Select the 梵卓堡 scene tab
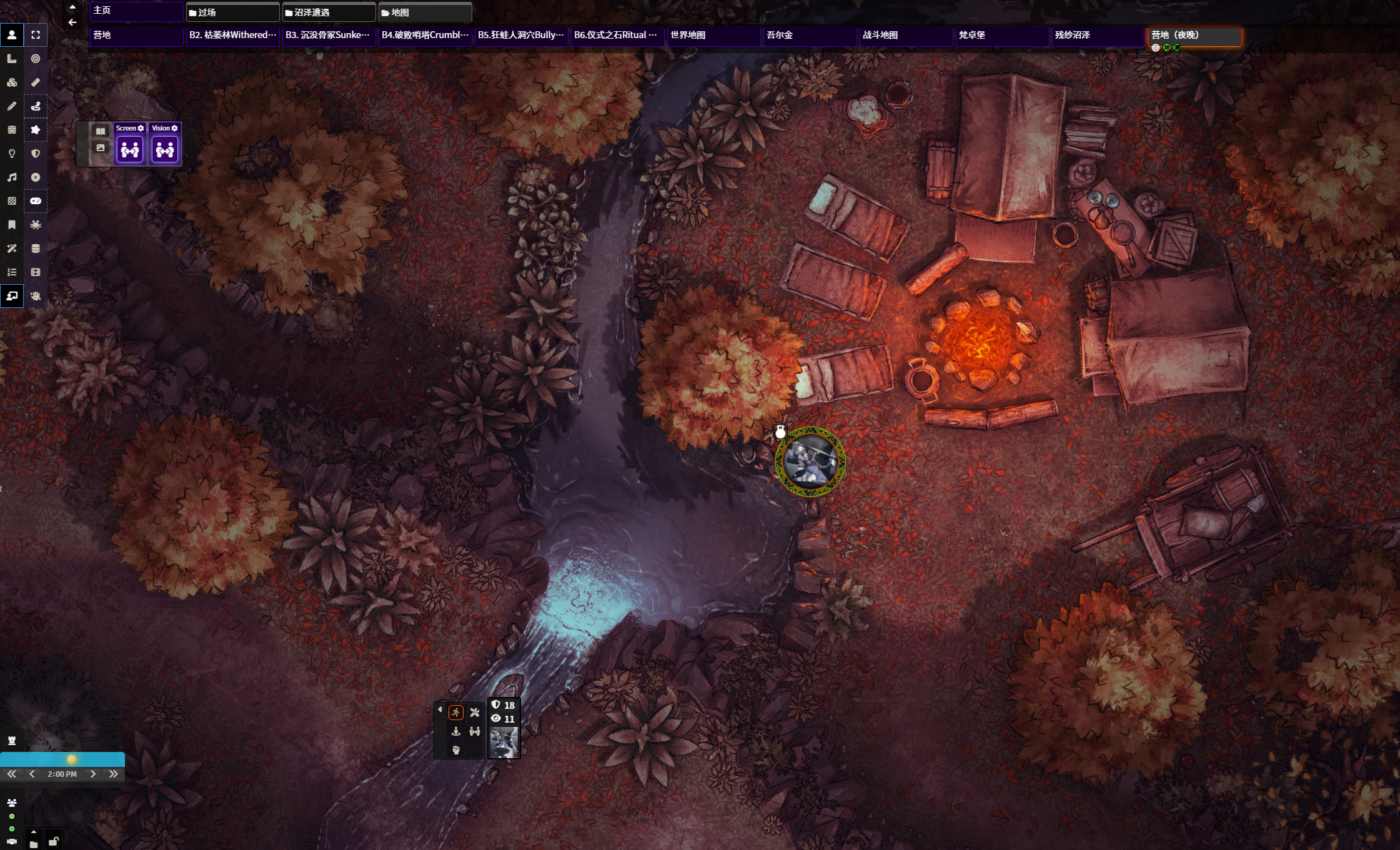Viewport: 1400px width, 850px height. coord(1001,36)
